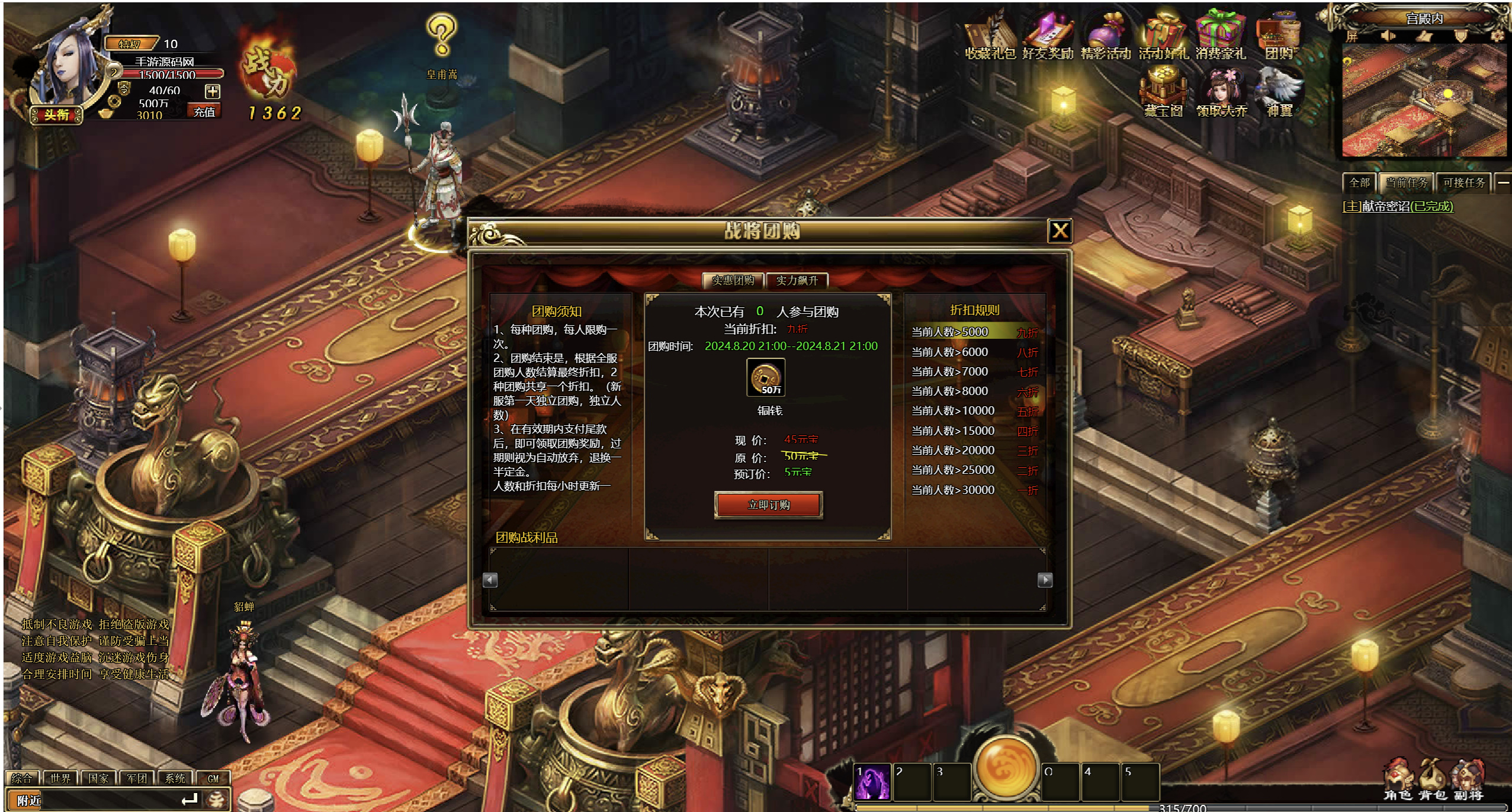Show previous group-buy loot with left arrow
Screen dimensions: 1512x812
pos(490,580)
